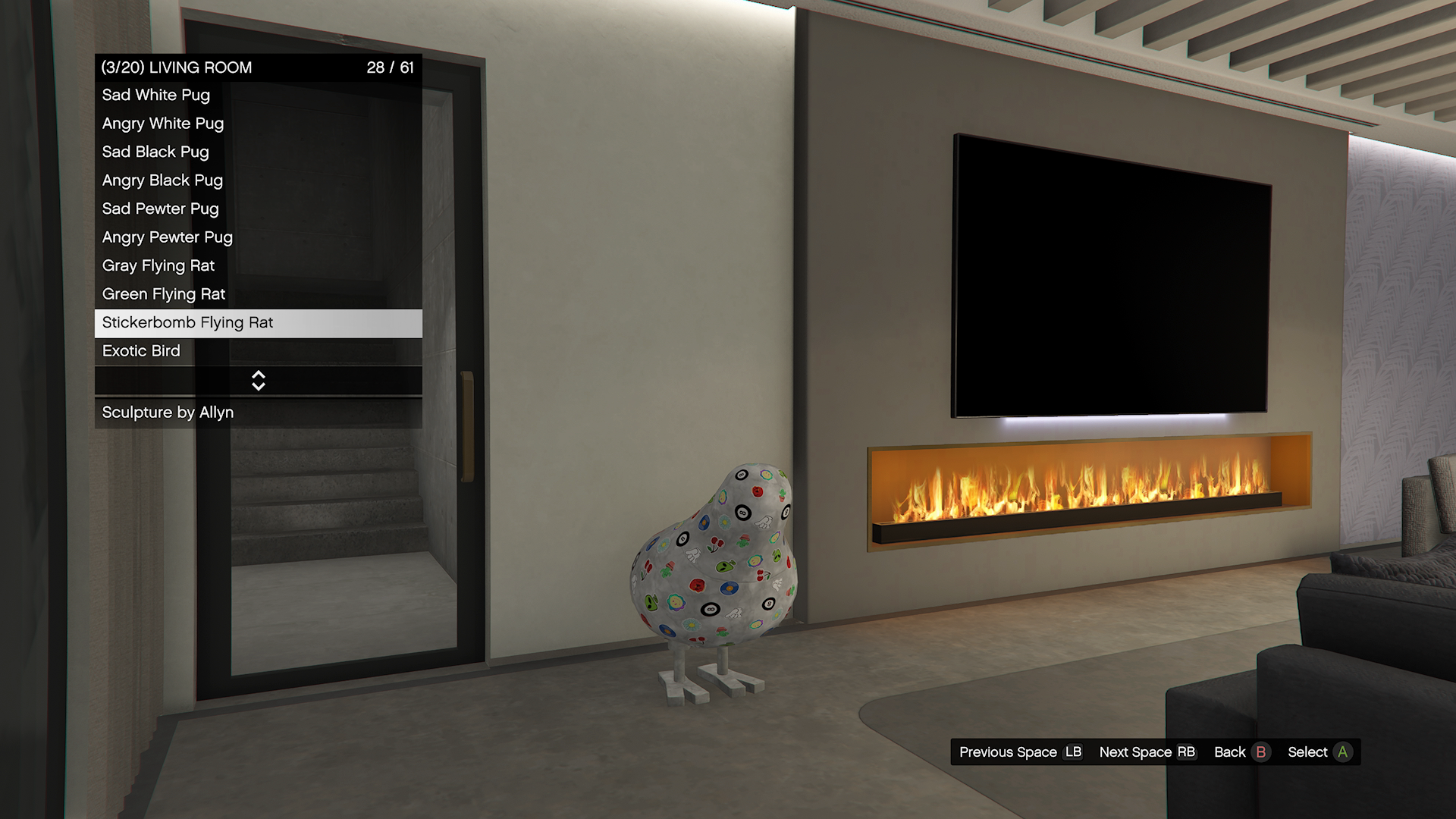Click the up/down scroll arrows in the list

pos(259,381)
